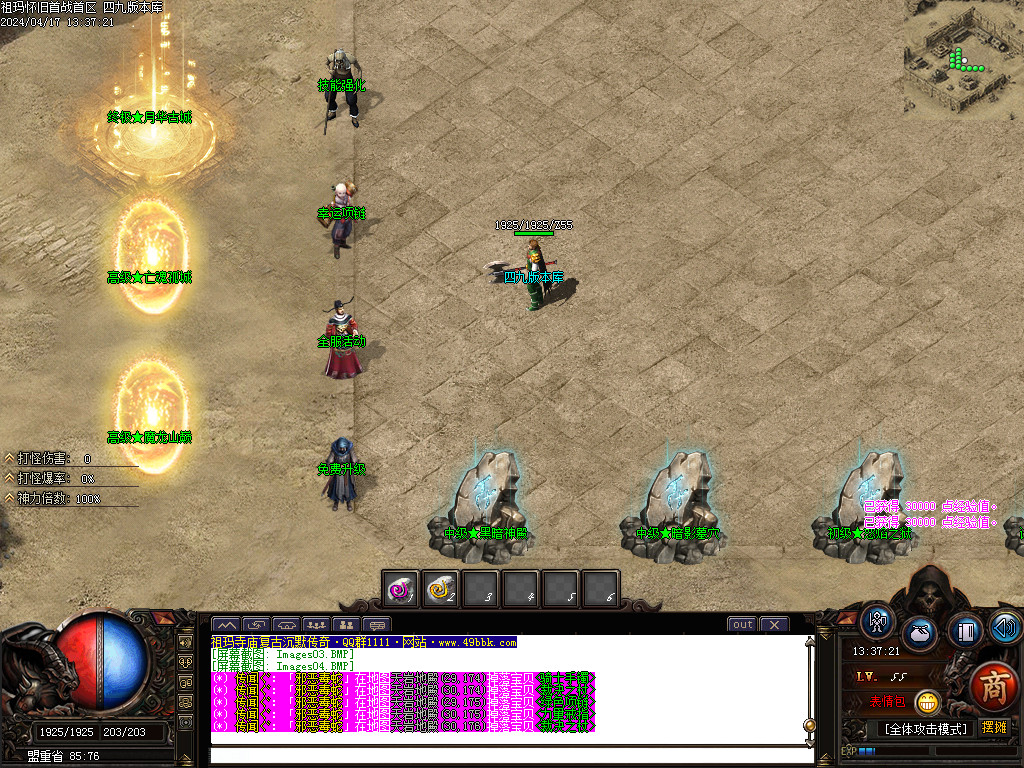Viewport: 1024px width, 768px height.
Task: Toggle the sound speaker icon
Action: tap(1005, 627)
